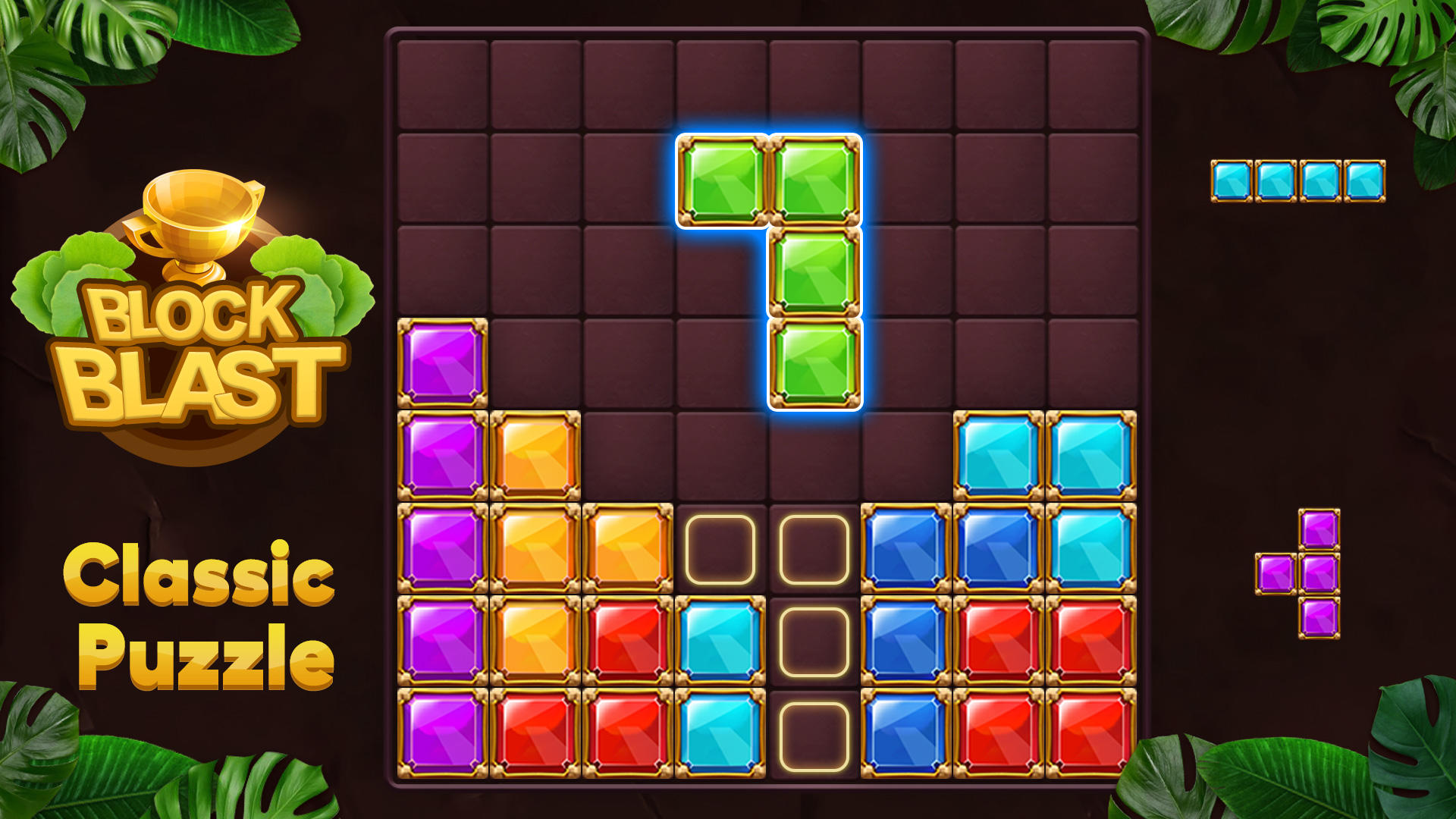Select the top blue gem in the right cluster
This screenshot has width=1456, height=819.
[x=906, y=548]
